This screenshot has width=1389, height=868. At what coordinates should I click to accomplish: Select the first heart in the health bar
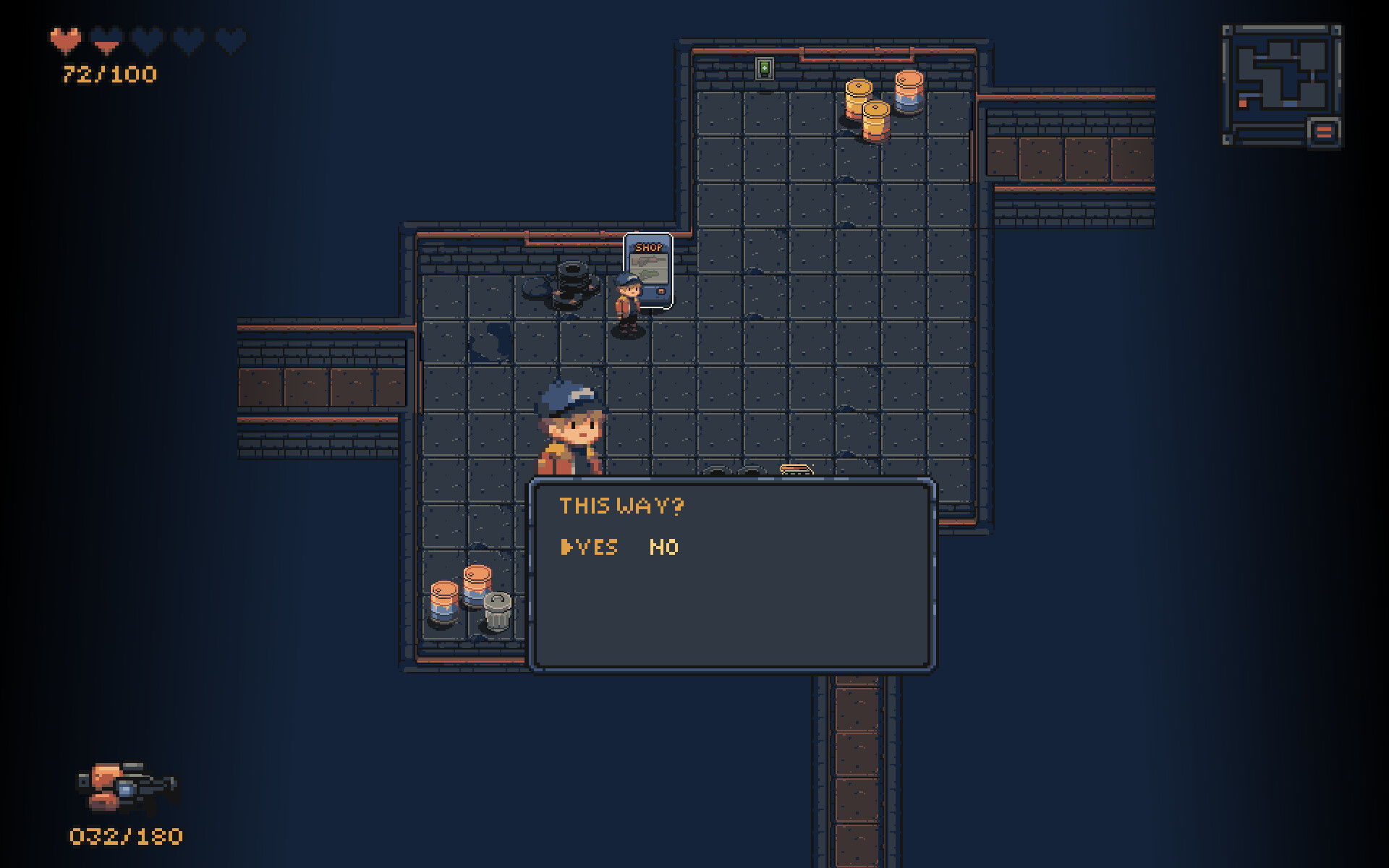point(65,40)
